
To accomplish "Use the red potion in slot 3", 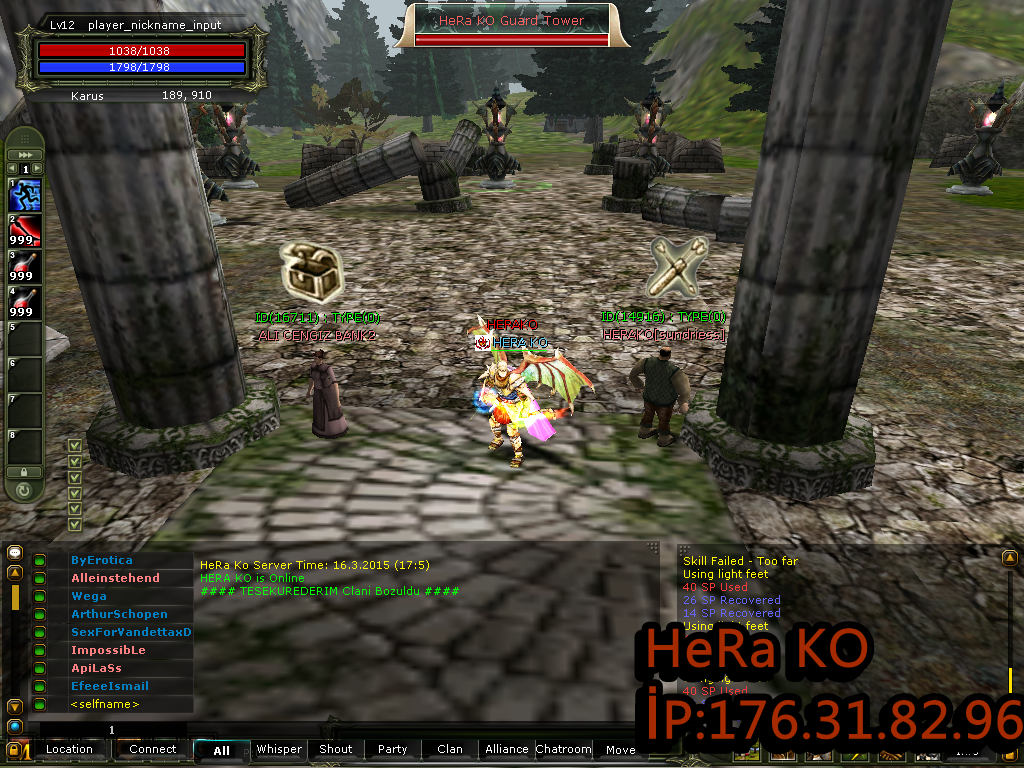I will [x=26, y=267].
